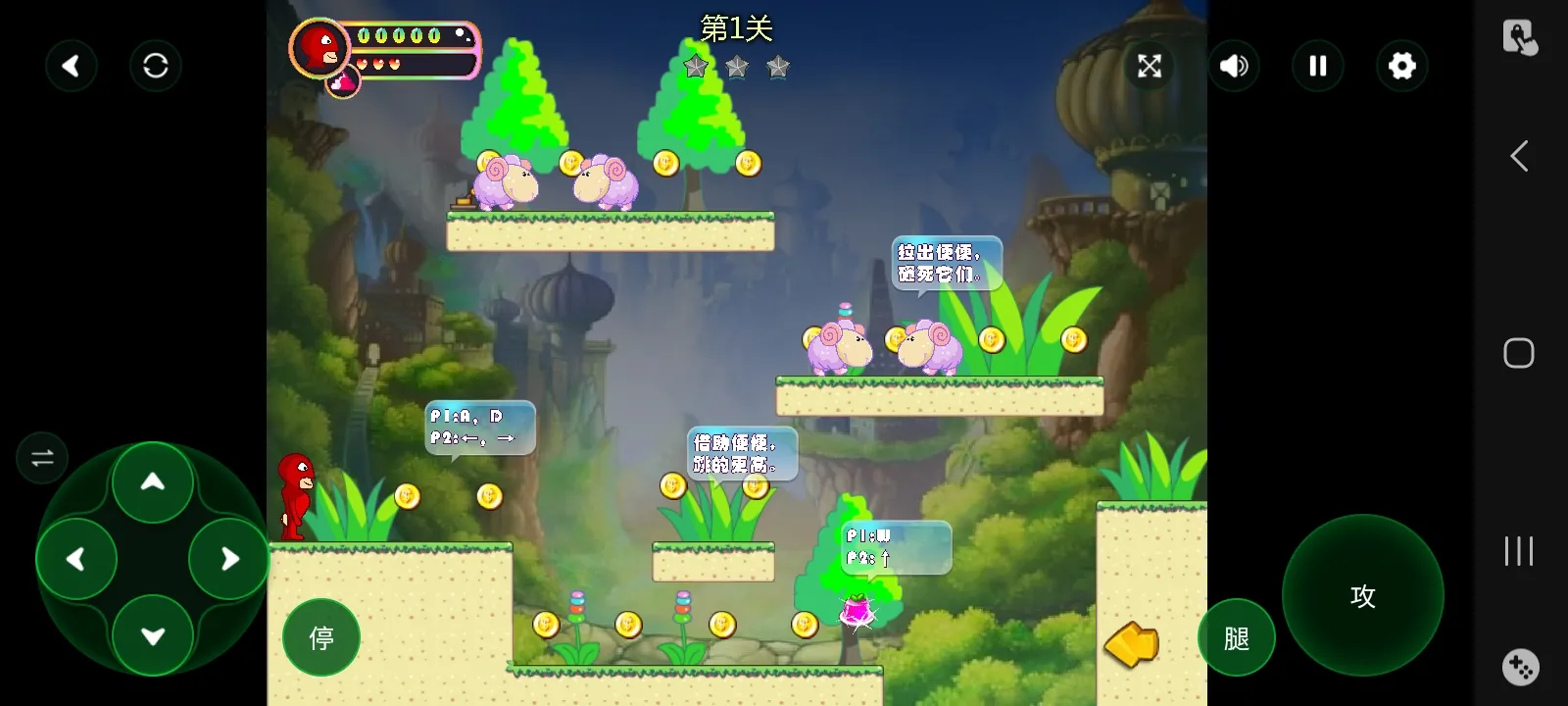The width and height of the screenshot is (1568, 706).
Task: Toggle the control swap arrows button
Action: point(42,458)
